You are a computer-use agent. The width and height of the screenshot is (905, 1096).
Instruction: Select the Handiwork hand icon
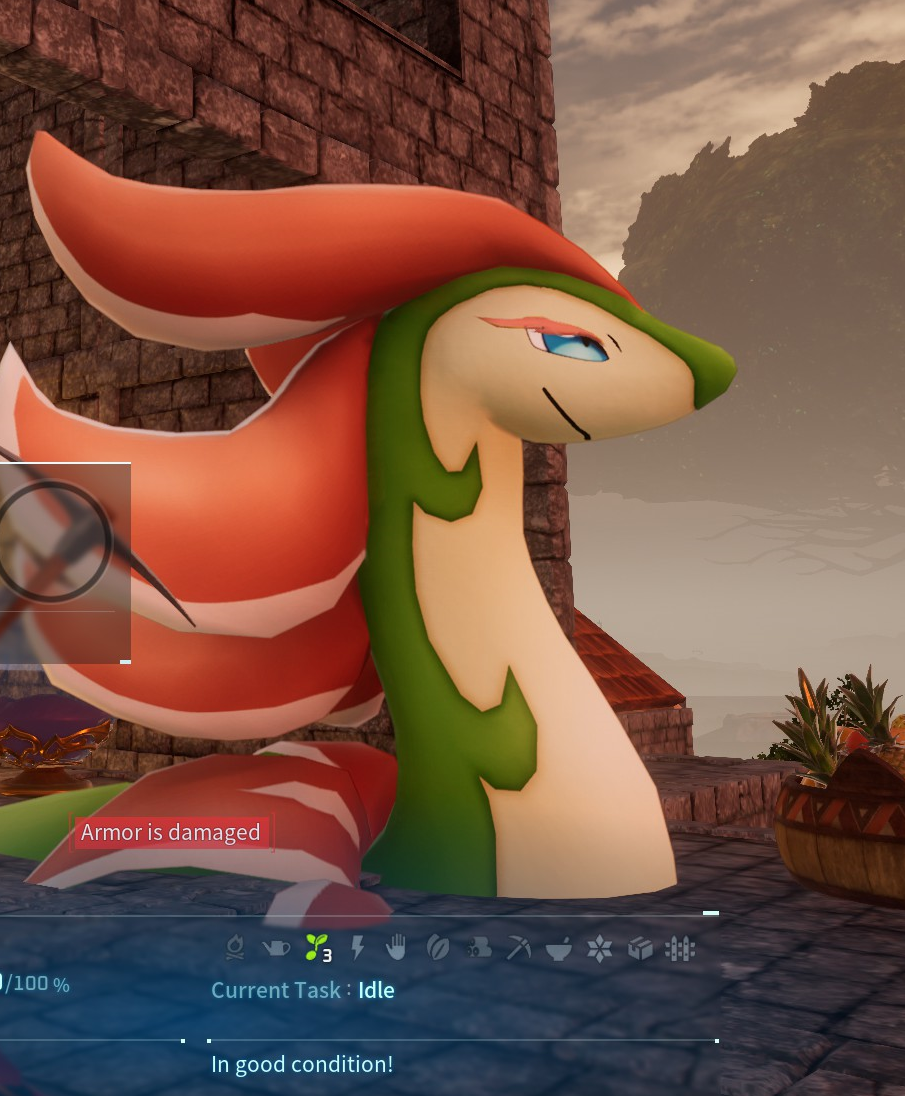click(397, 947)
